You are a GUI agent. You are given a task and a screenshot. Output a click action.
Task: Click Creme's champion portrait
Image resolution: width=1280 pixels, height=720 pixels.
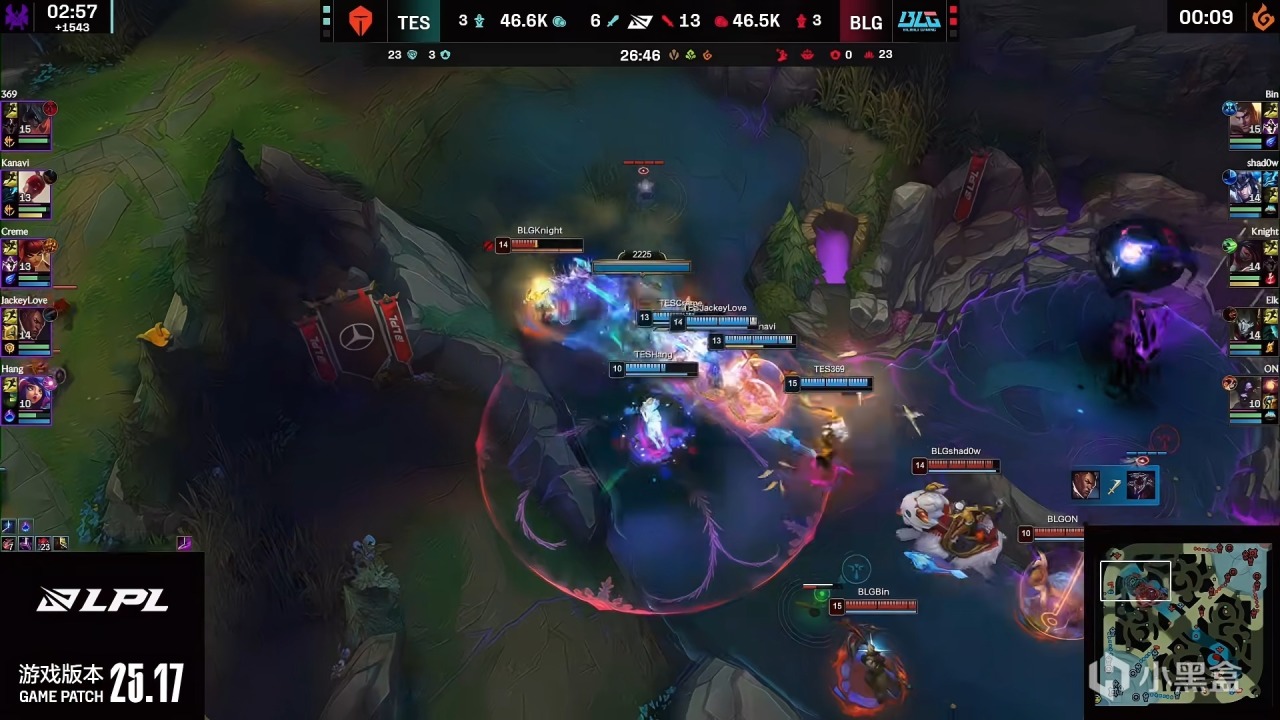coord(35,256)
